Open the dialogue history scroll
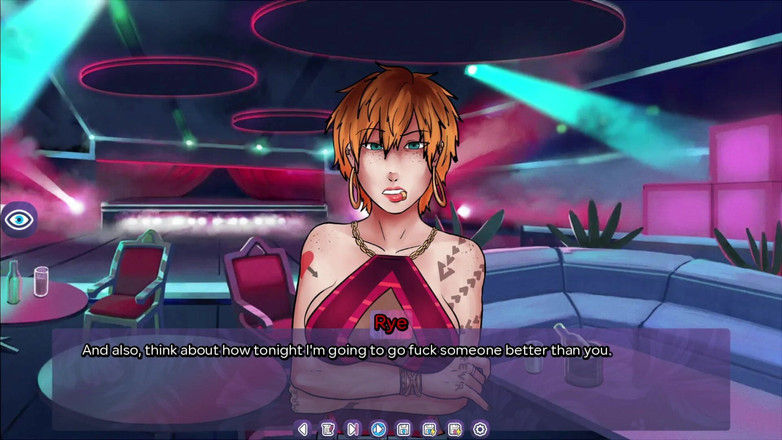Viewport: 782px width, 440px height. 328,429
